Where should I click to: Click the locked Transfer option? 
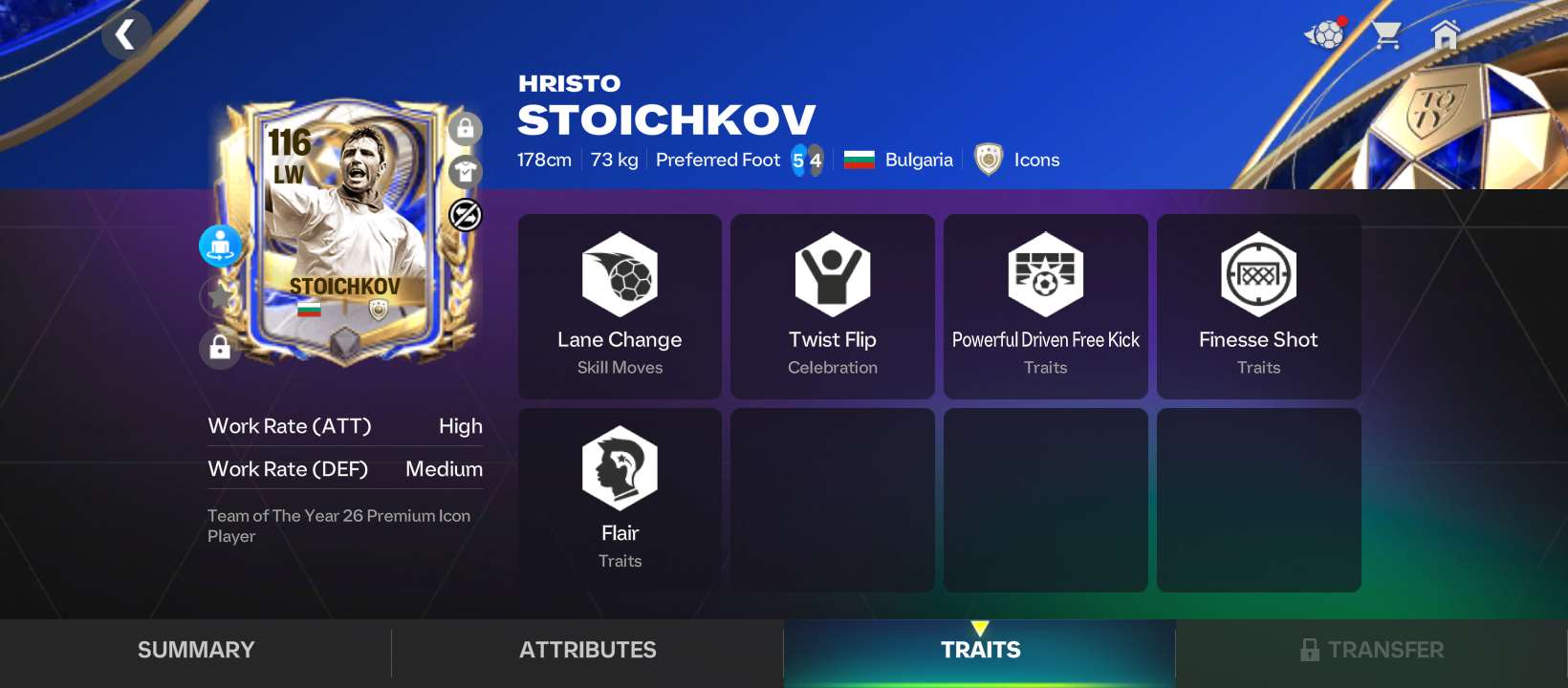point(1372,650)
